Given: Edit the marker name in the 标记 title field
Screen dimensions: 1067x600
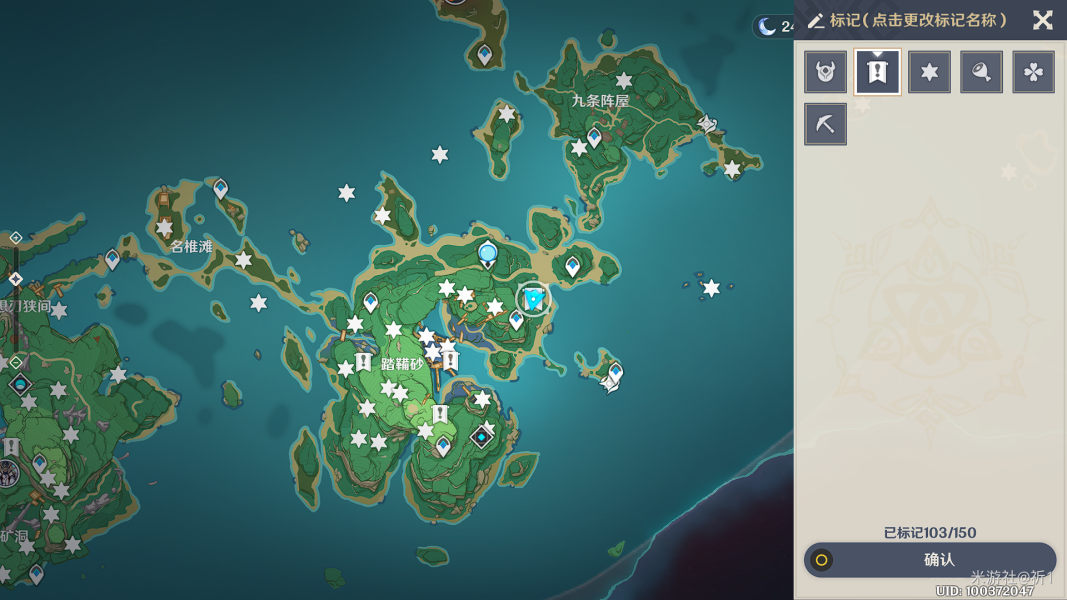Looking at the screenshot, I should click(x=918, y=20).
